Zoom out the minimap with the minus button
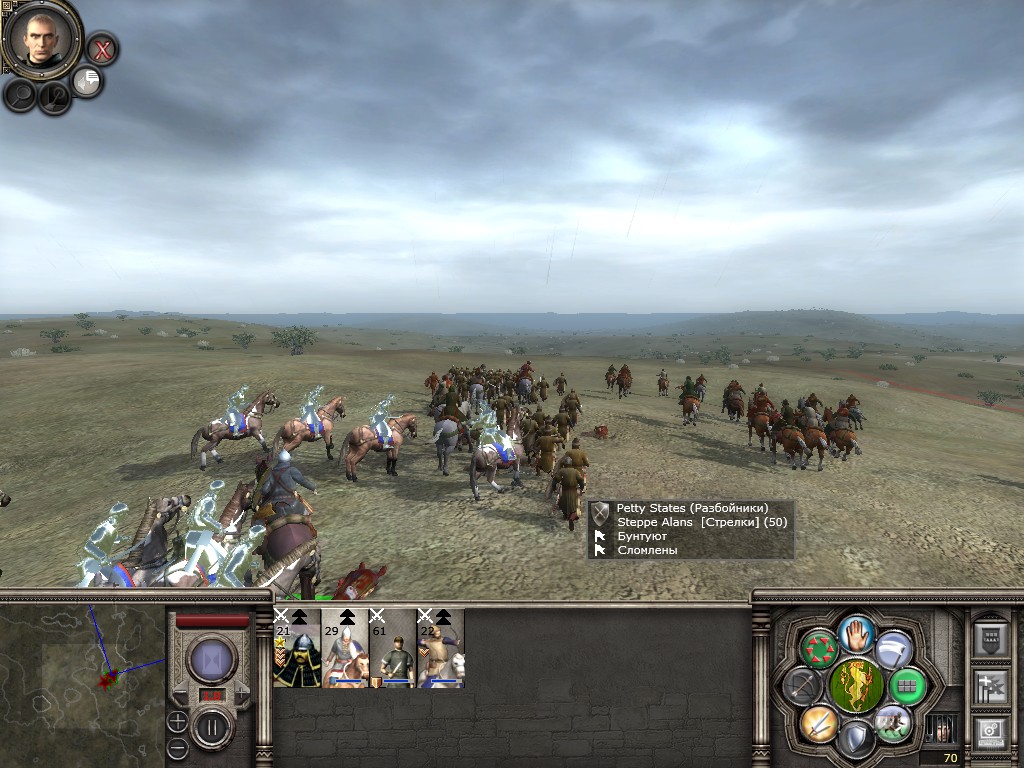 point(177,747)
